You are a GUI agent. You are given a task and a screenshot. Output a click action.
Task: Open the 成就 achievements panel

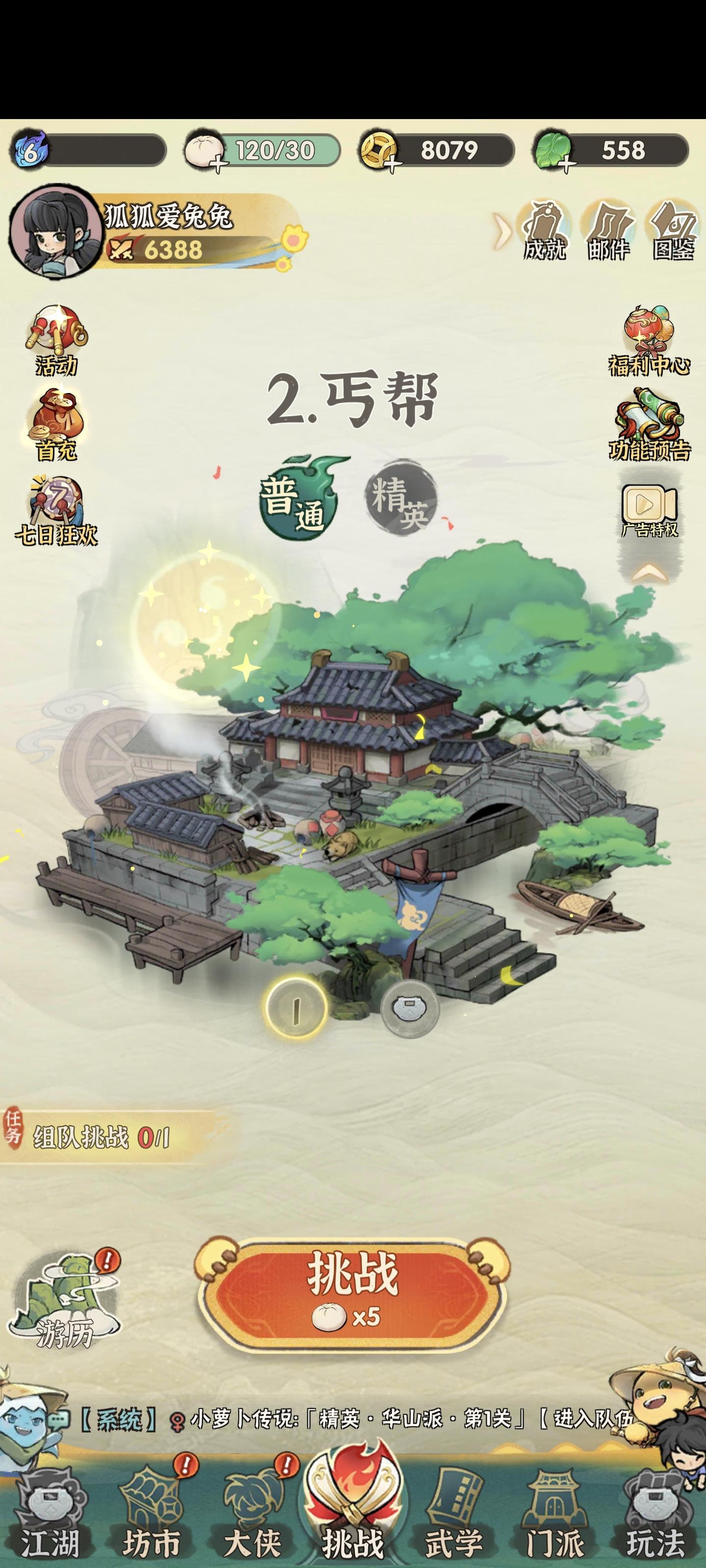(x=545, y=228)
